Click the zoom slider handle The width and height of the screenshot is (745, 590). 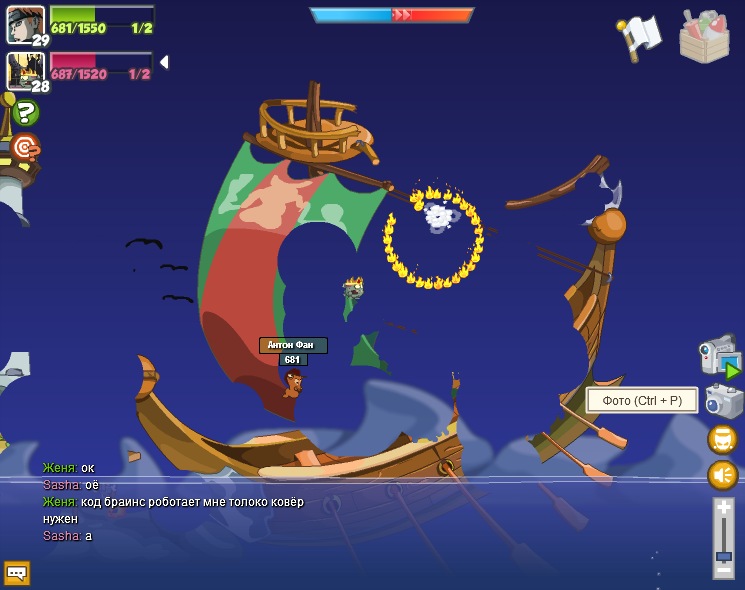coord(723,555)
